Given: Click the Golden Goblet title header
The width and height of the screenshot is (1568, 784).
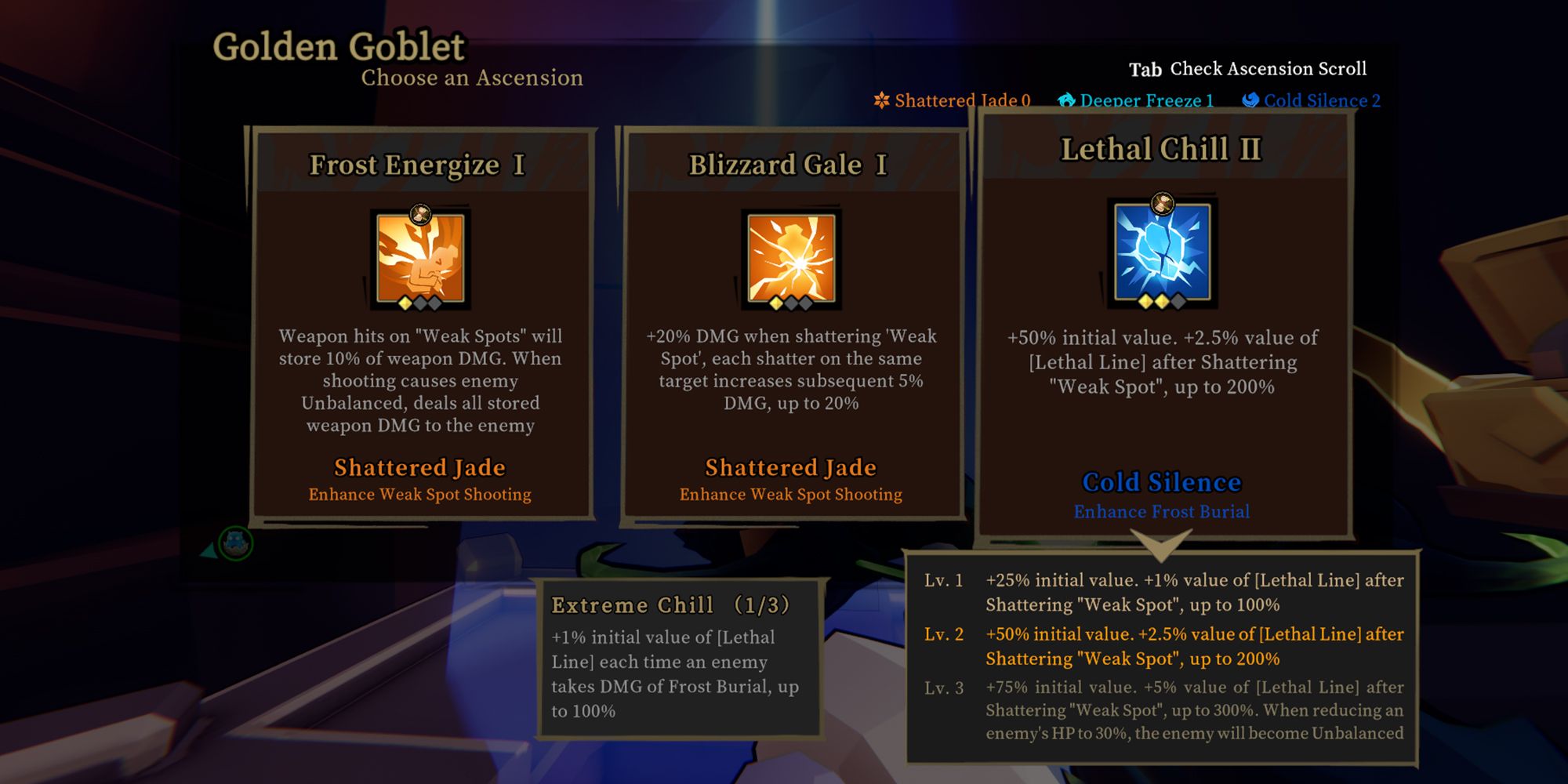Looking at the screenshot, I should (339, 47).
